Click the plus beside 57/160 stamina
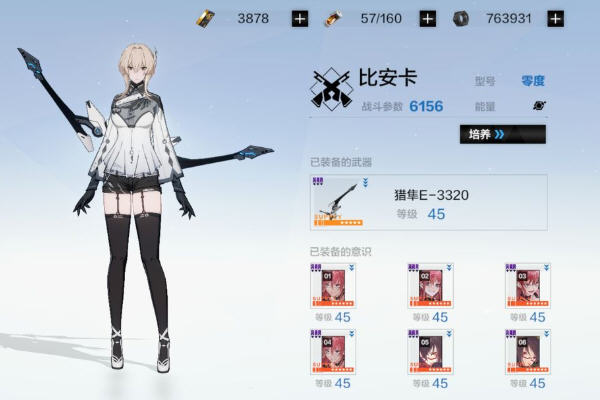 pyautogui.click(x=427, y=18)
